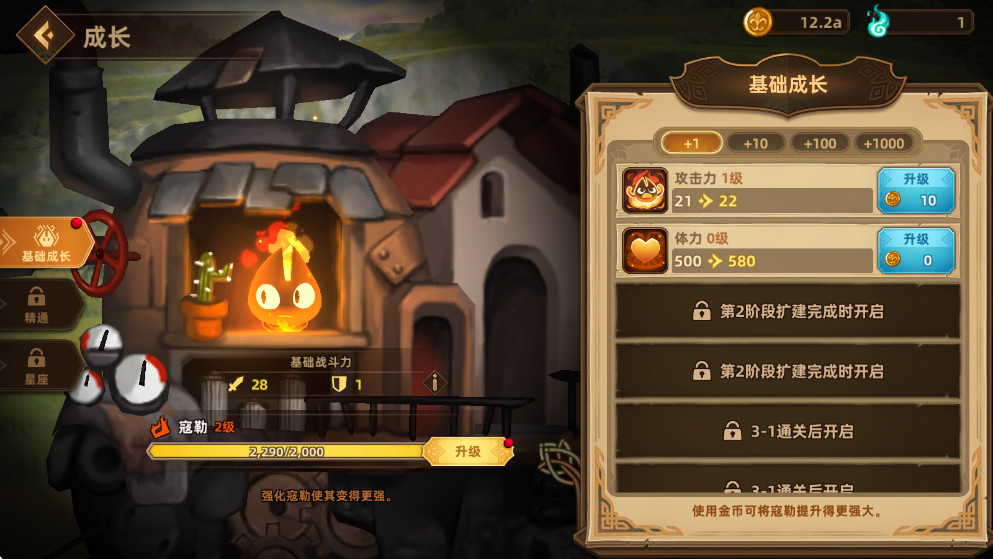The height and width of the screenshot is (559, 993).
Task: Upgrade stamina for 0 gold
Action: click(x=916, y=250)
